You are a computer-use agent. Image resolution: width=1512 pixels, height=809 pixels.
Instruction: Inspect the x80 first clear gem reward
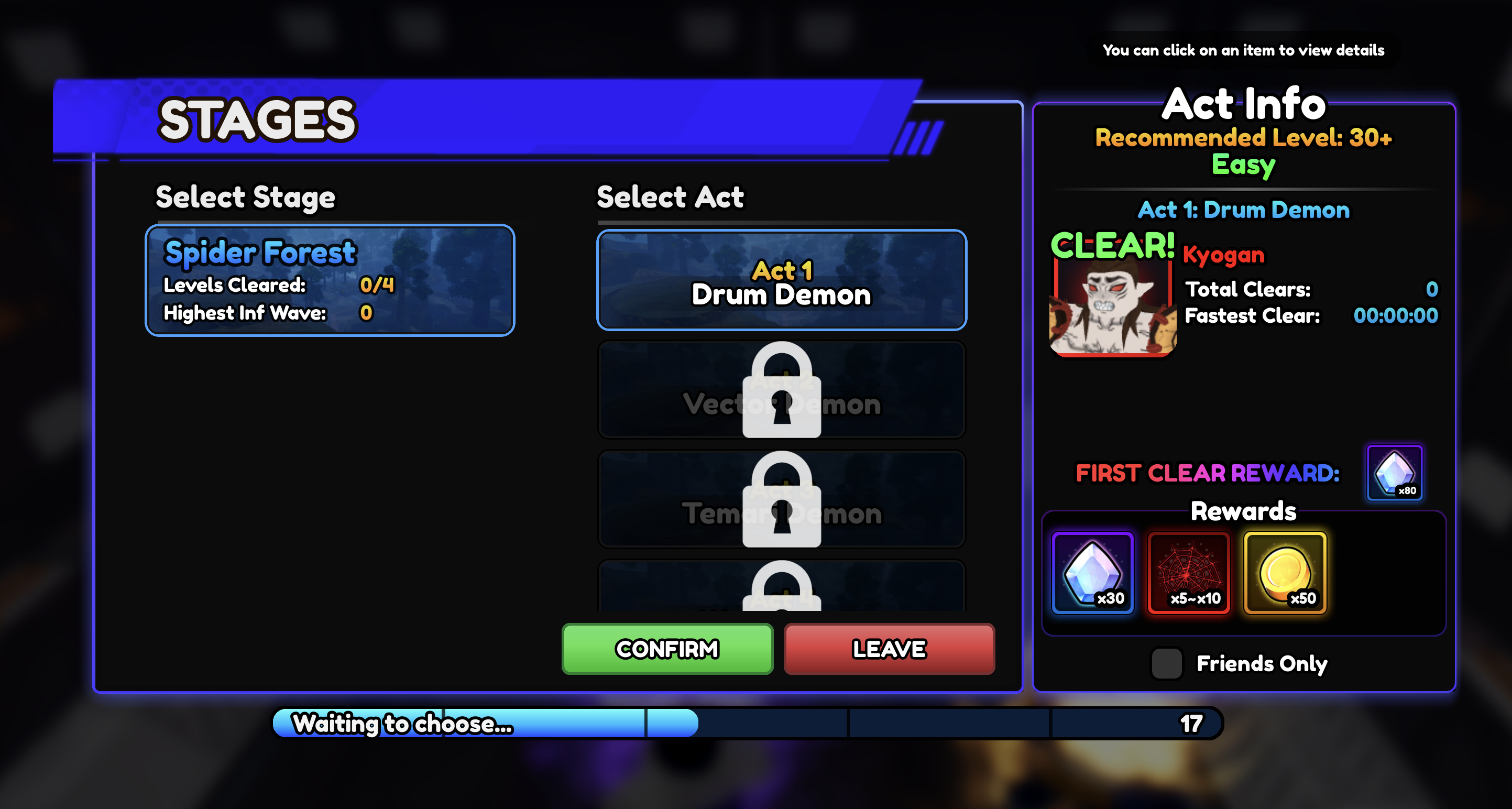tap(1394, 473)
